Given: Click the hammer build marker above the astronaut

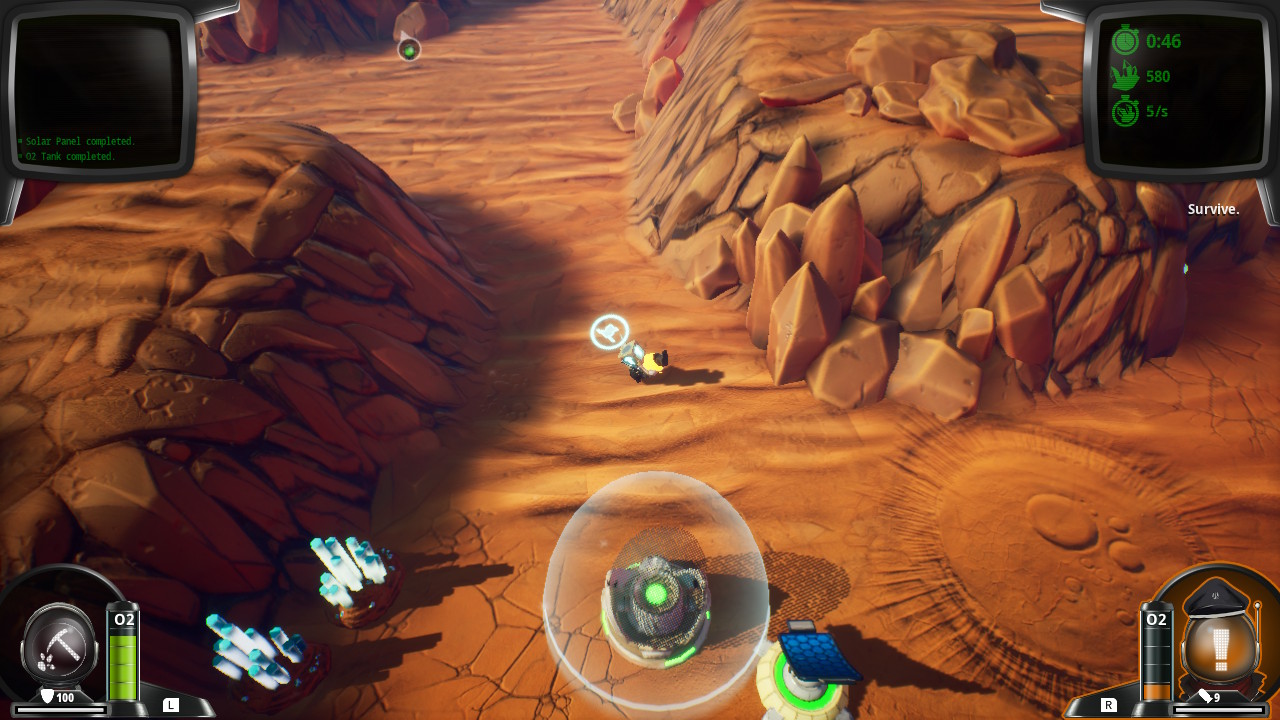Looking at the screenshot, I should (608, 331).
